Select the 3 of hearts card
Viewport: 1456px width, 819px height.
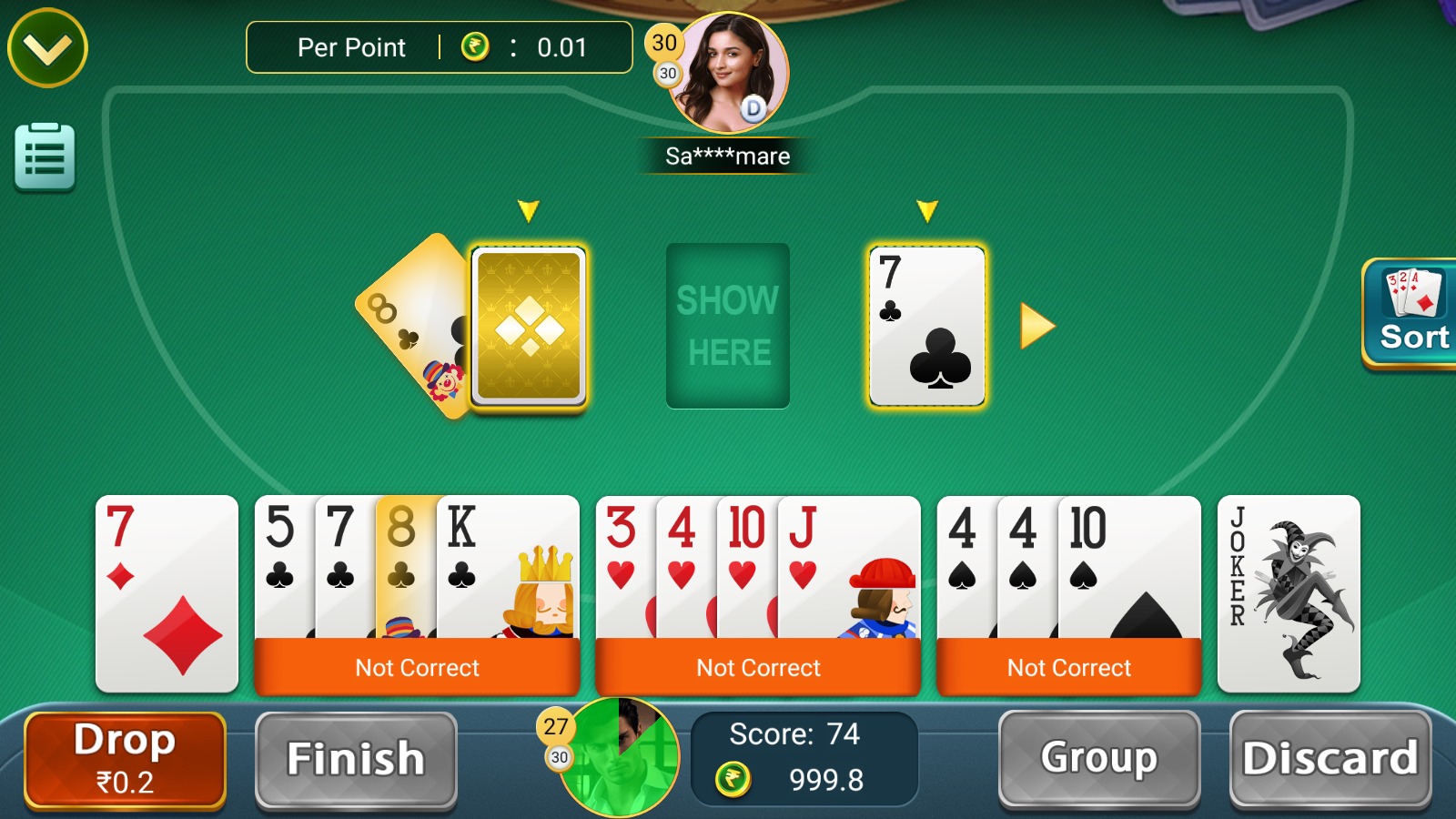point(622,564)
